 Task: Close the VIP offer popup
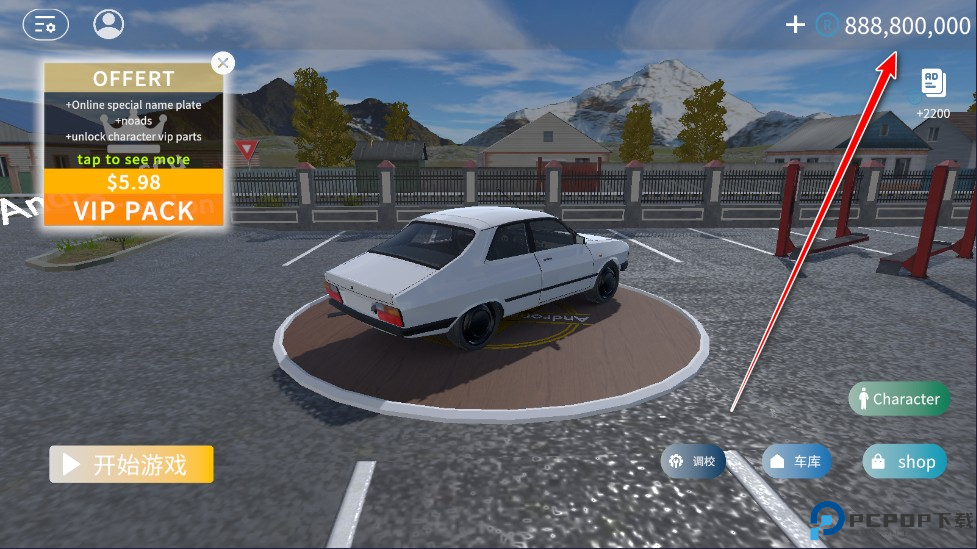click(223, 63)
